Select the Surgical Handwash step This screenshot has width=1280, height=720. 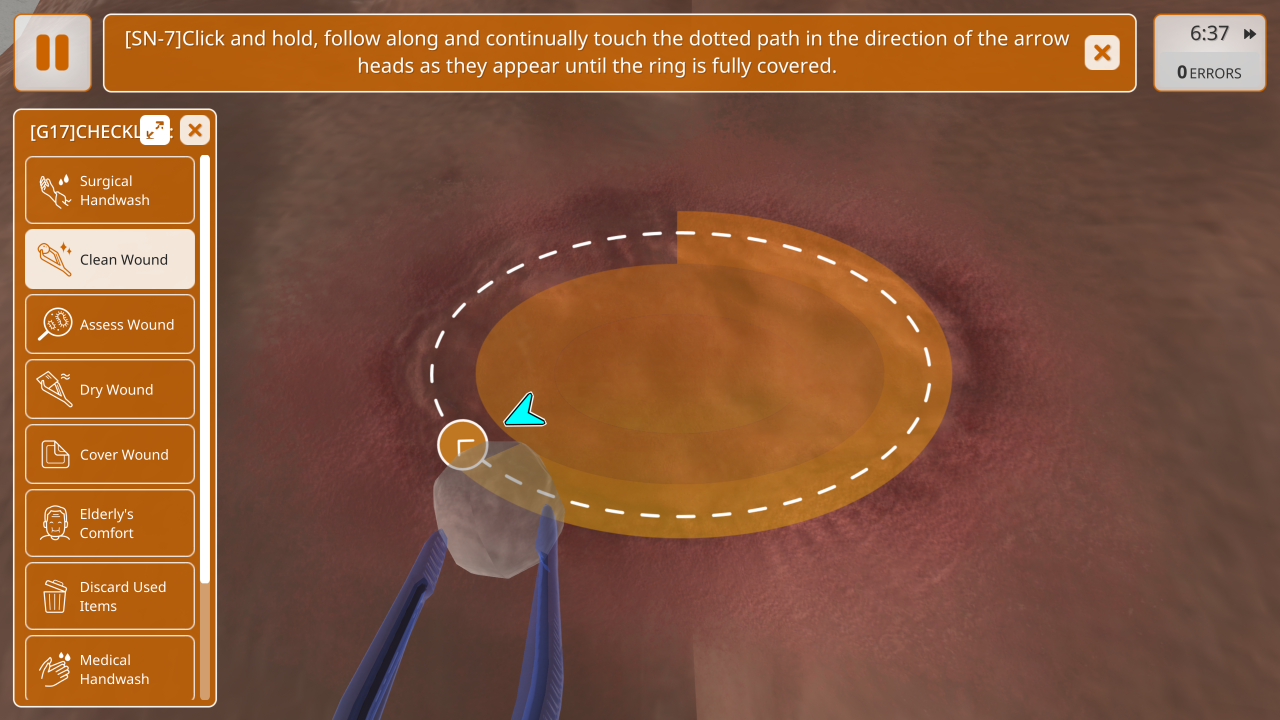pos(110,190)
